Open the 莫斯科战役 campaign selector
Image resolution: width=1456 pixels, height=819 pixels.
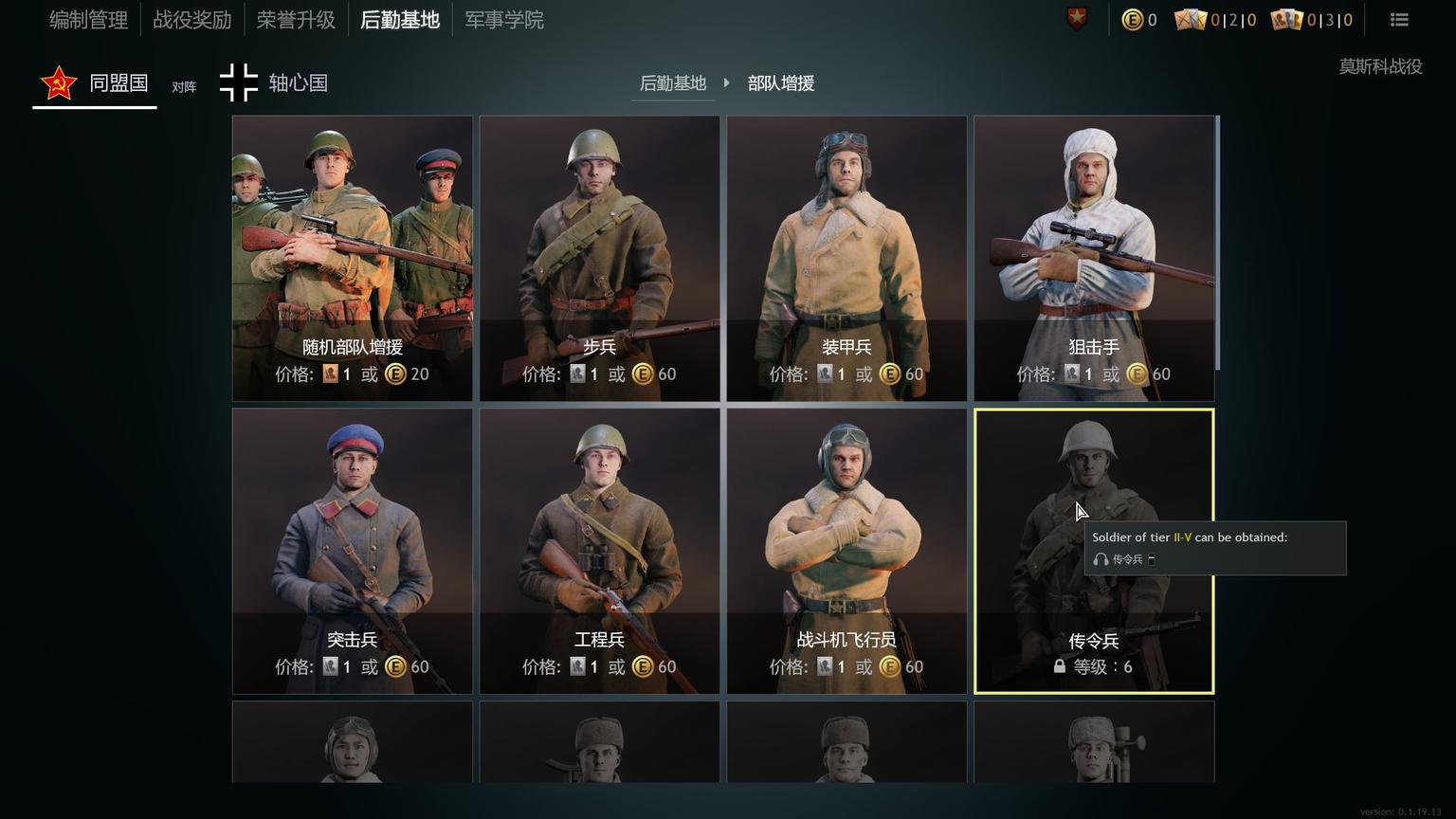pos(1380,66)
